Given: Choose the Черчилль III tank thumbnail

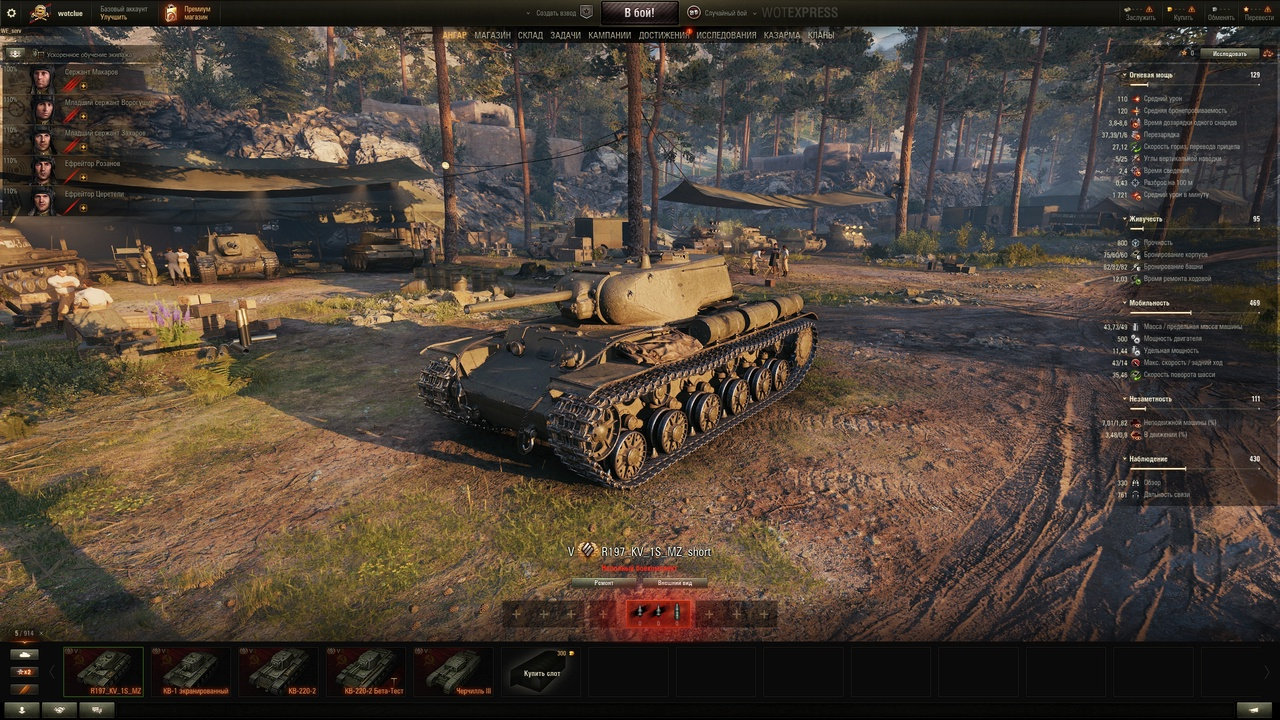Looking at the screenshot, I should [454, 672].
